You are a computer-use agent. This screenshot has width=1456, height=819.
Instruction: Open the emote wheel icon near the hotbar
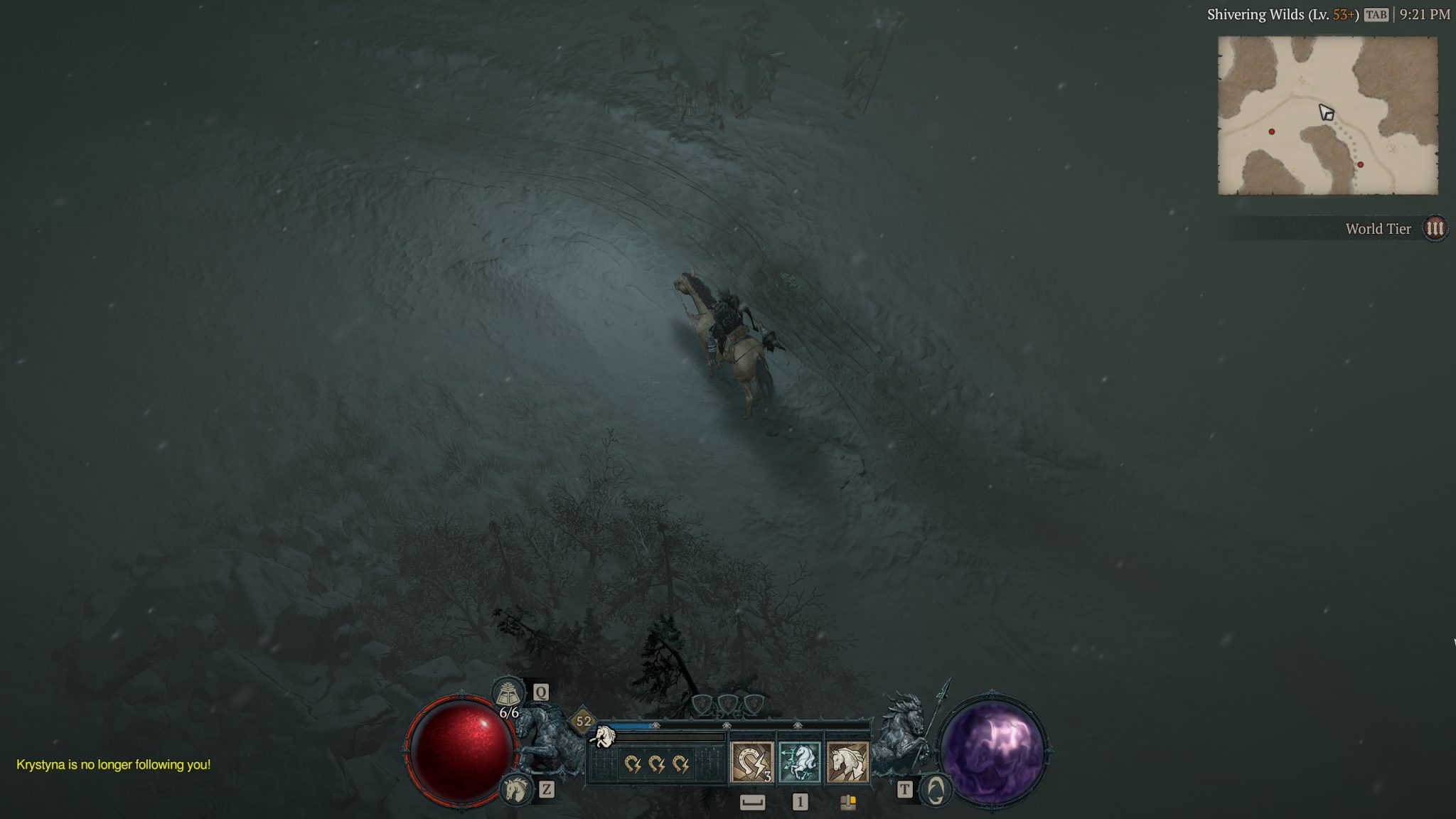(848, 804)
